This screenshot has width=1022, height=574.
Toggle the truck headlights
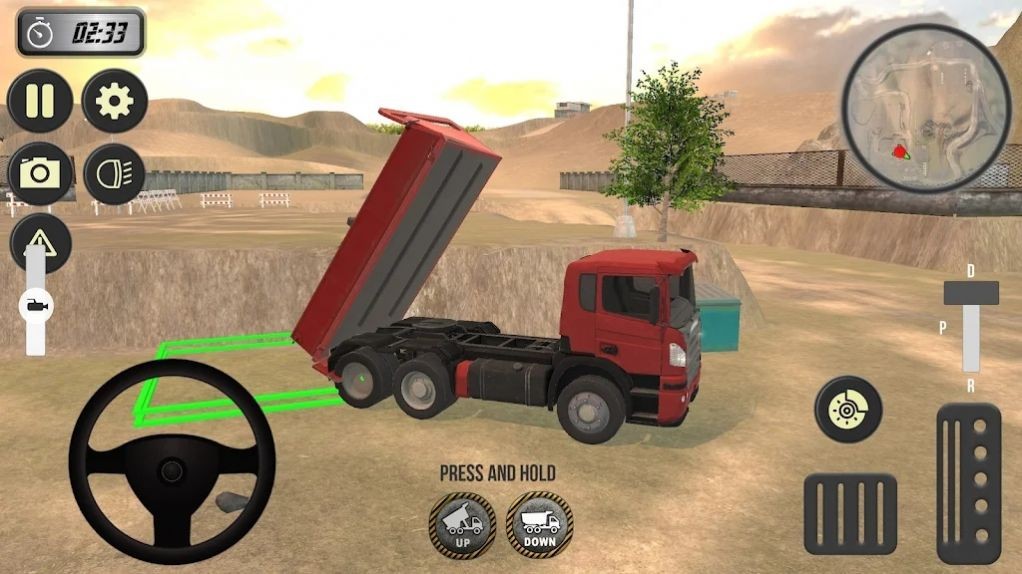(115, 174)
